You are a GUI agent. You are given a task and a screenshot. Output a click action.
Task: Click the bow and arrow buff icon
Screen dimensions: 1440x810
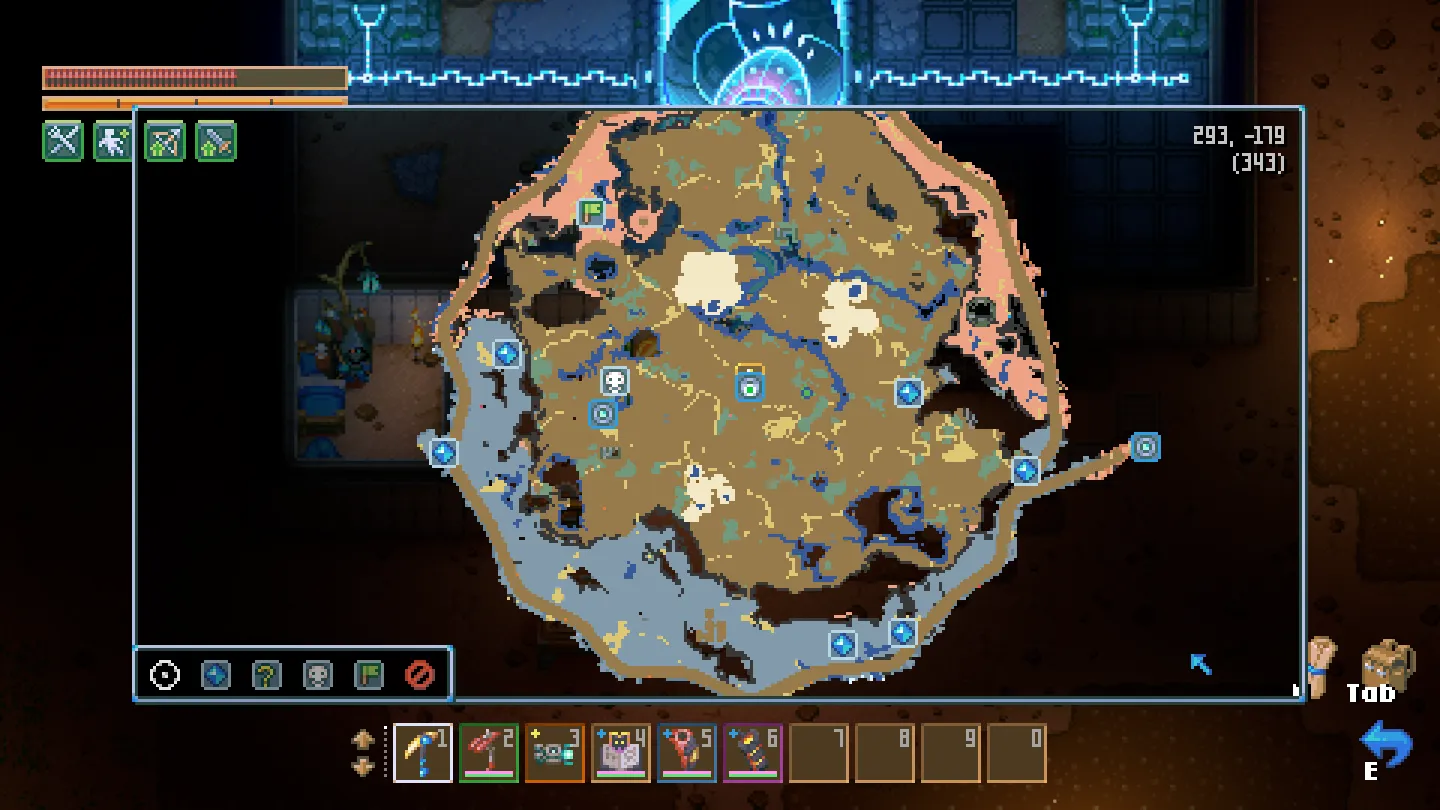pyautogui.click(x=165, y=141)
